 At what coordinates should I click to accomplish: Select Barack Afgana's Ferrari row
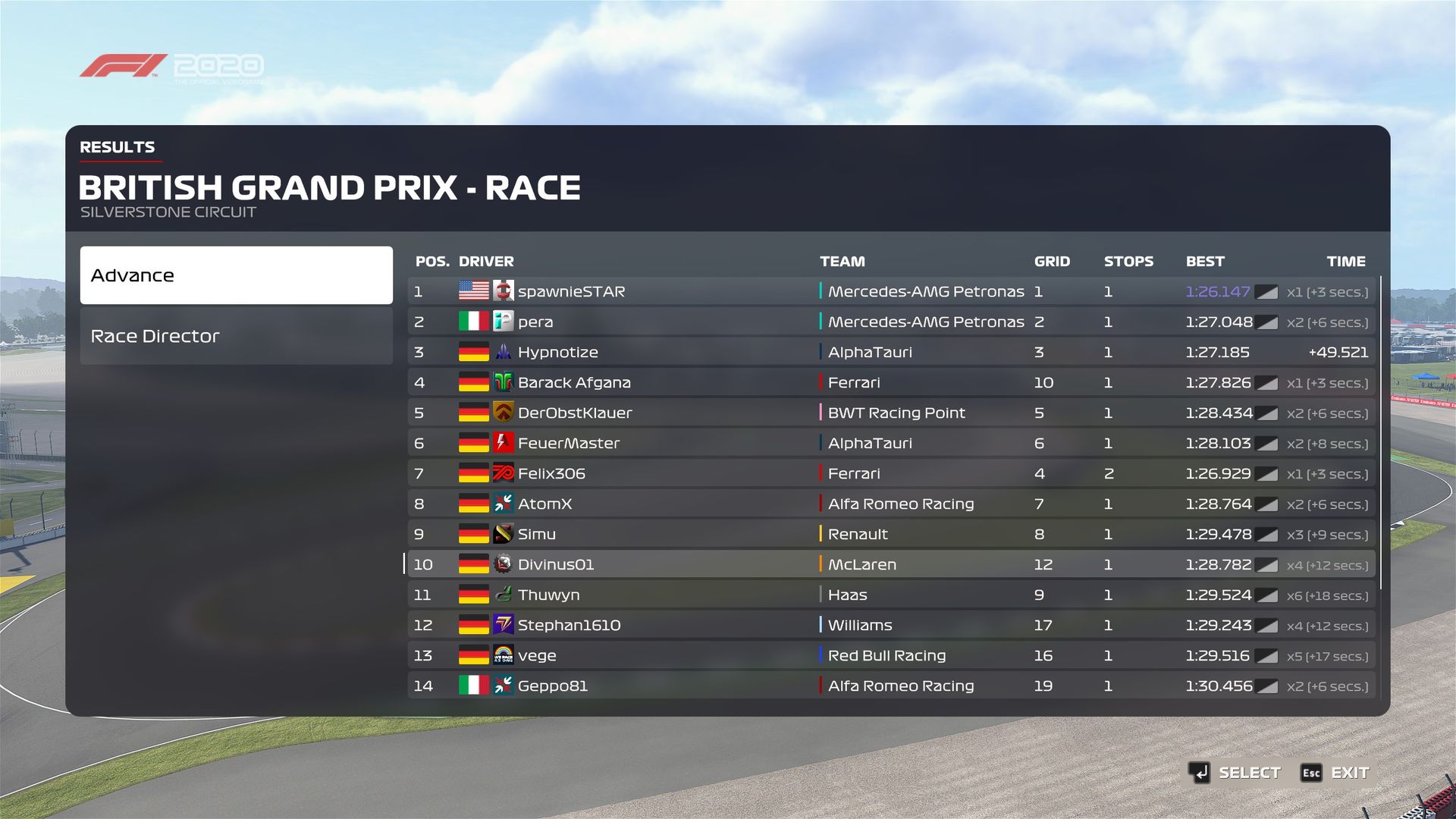891,382
